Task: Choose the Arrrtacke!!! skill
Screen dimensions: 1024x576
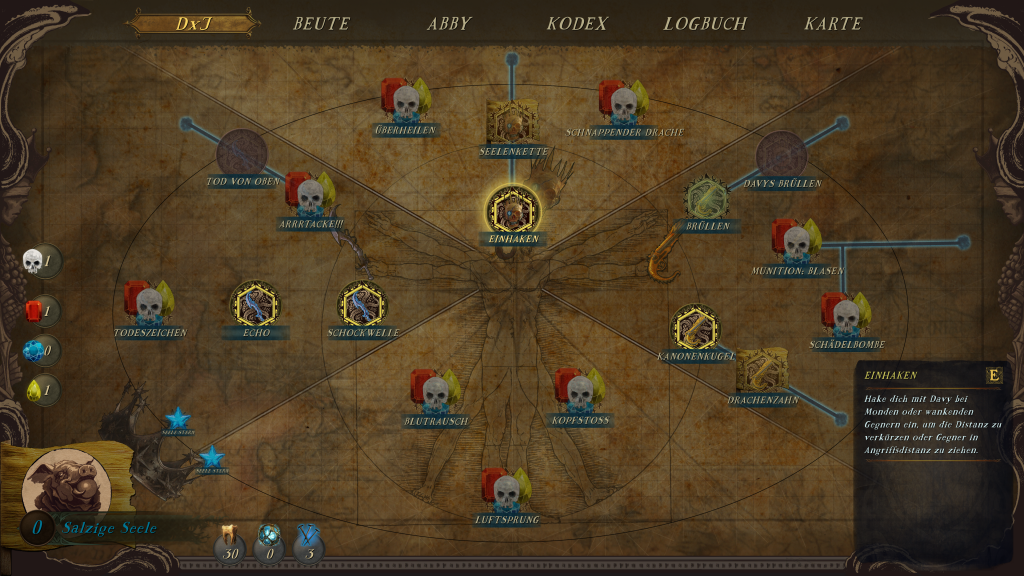Action: pyautogui.click(x=310, y=195)
